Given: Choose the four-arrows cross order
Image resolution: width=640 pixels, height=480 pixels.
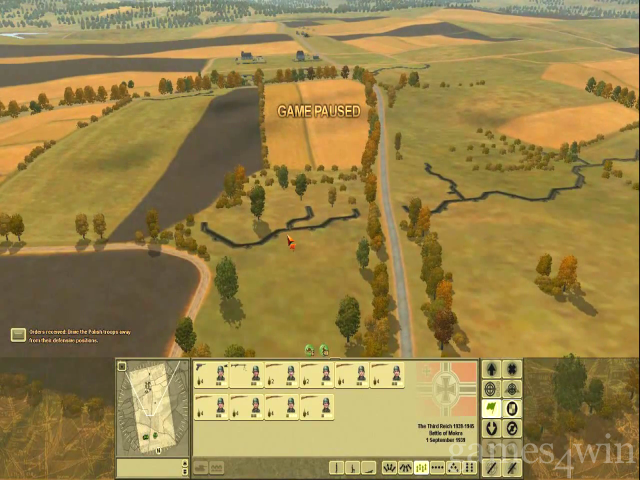Looking at the screenshot, I should click(x=512, y=370).
